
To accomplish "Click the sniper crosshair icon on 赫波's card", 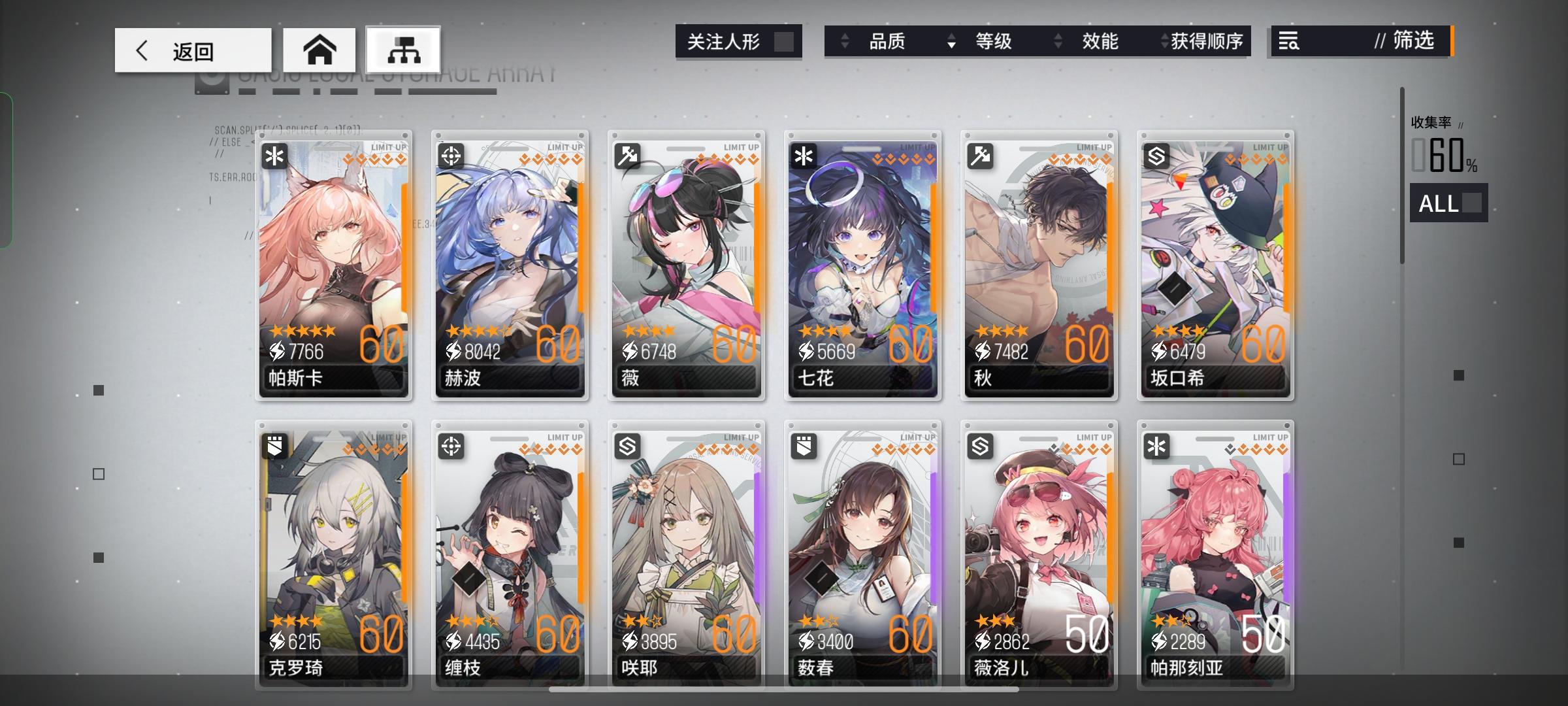I will click(449, 156).
